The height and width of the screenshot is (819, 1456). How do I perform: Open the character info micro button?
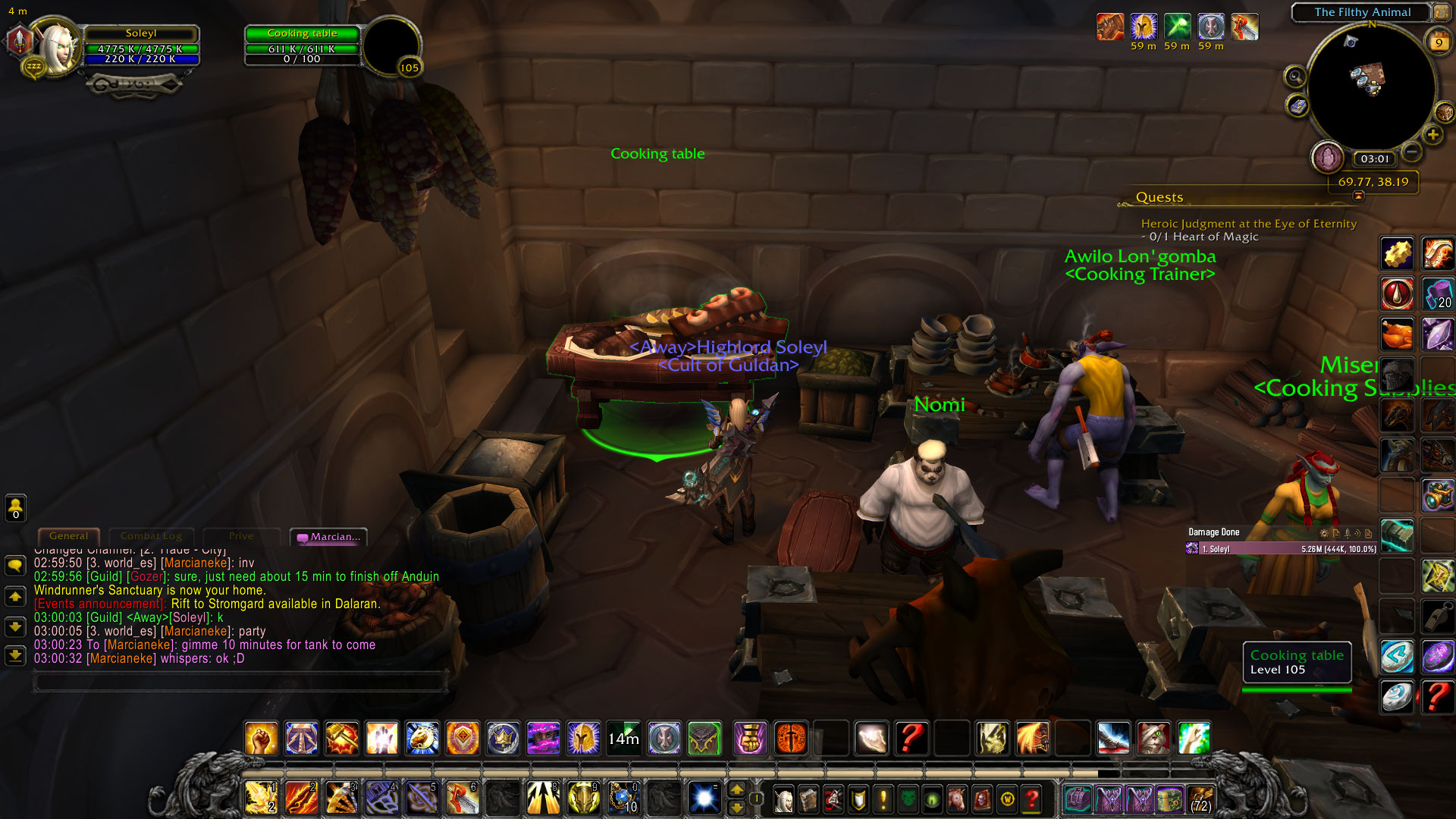point(783,799)
